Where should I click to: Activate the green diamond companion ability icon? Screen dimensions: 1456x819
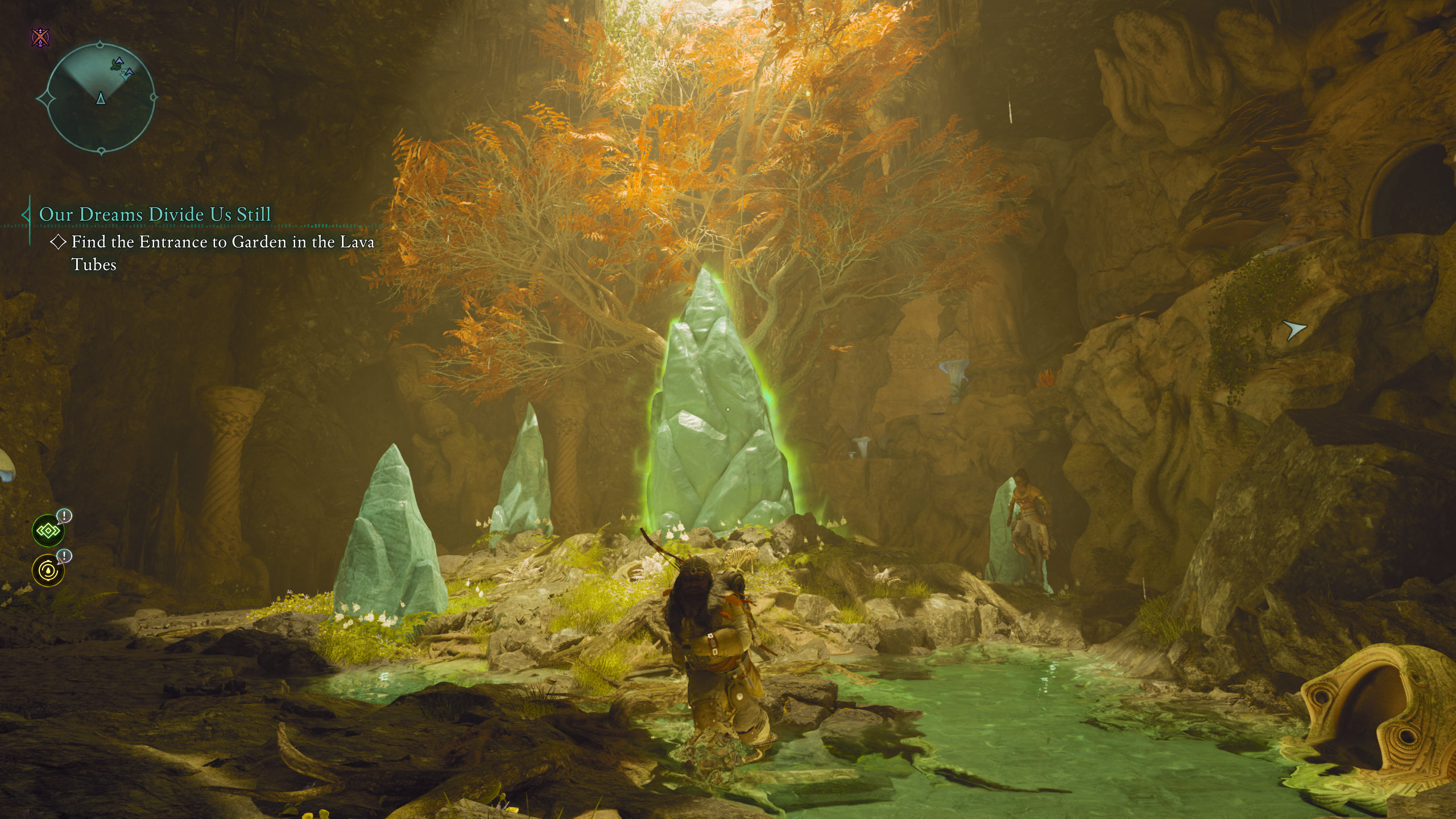click(48, 531)
